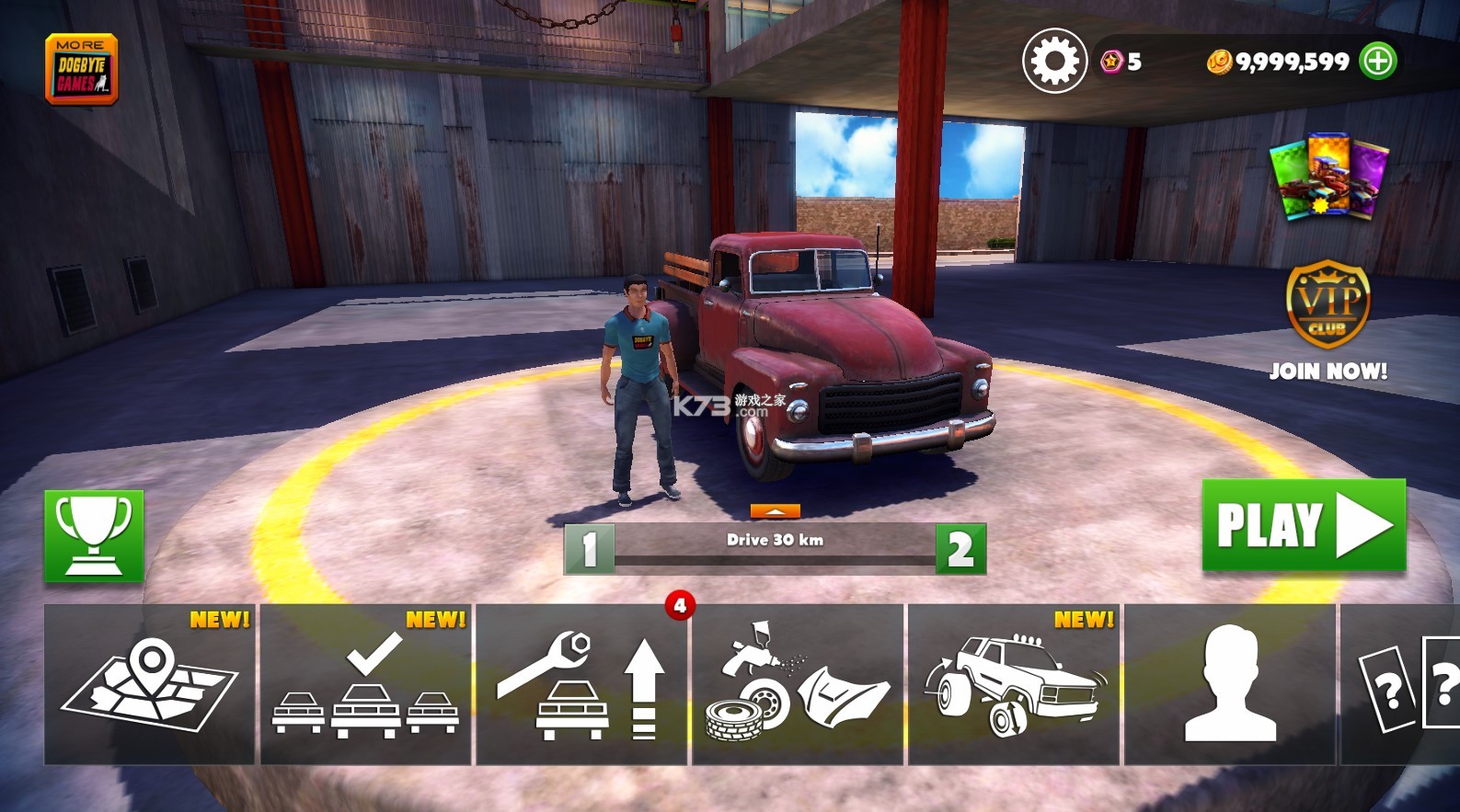Open the card pack offer icon

point(1328,177)
